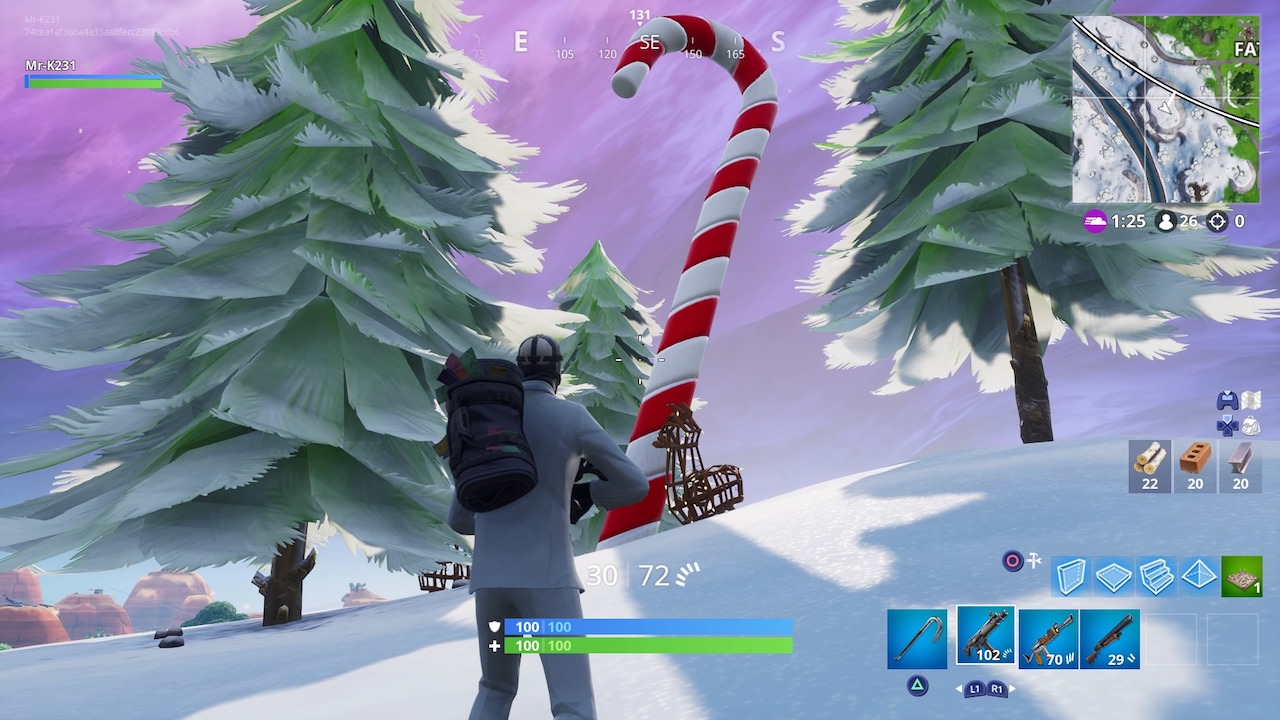Click the left arrow beside L1 prompt

[960, 689]
